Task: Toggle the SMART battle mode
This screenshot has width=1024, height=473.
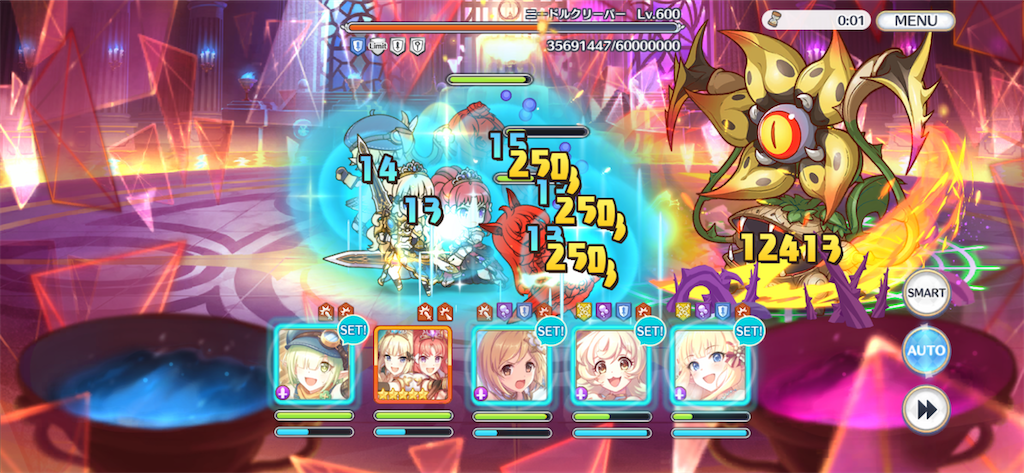Action: pyautogui.click(x=926, y=295)
